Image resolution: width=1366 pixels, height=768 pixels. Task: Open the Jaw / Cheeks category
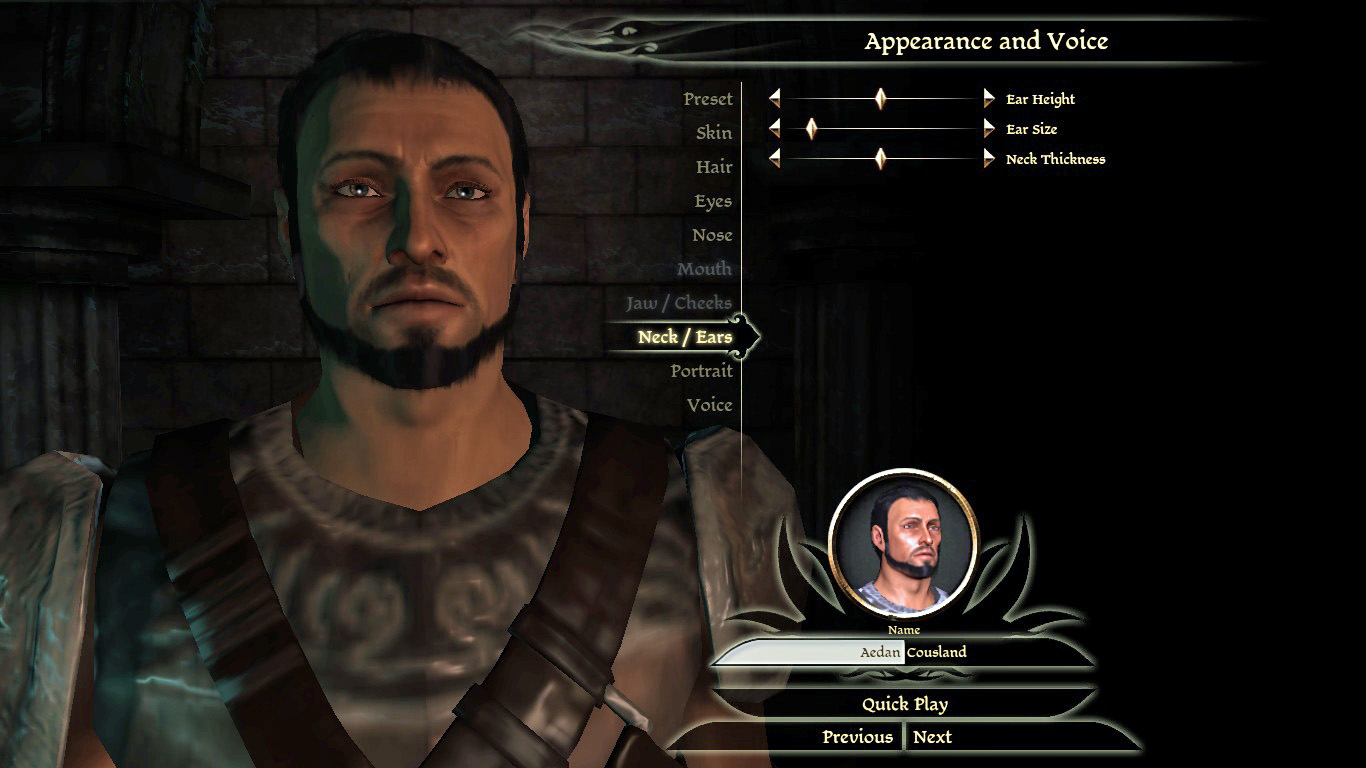[678, 303]
